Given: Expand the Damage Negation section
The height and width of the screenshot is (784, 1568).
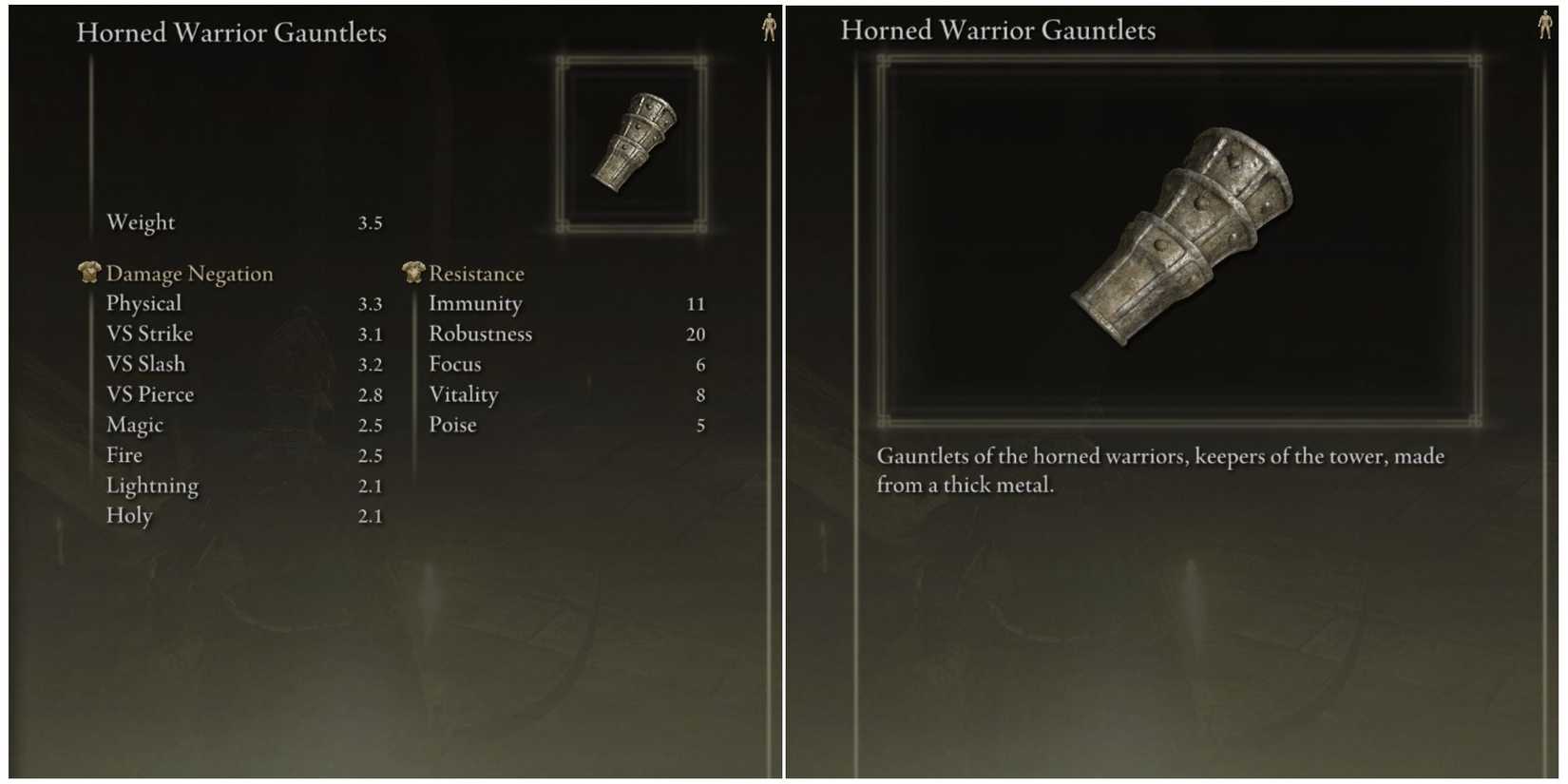Looking at the screenshot, I should click(188, 273).
